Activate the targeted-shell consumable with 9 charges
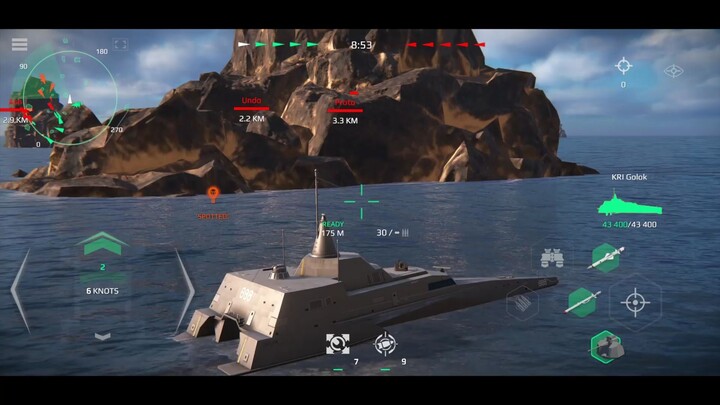Screen dimensions: 720x405 pyautogui.click(x=385, y=344)
